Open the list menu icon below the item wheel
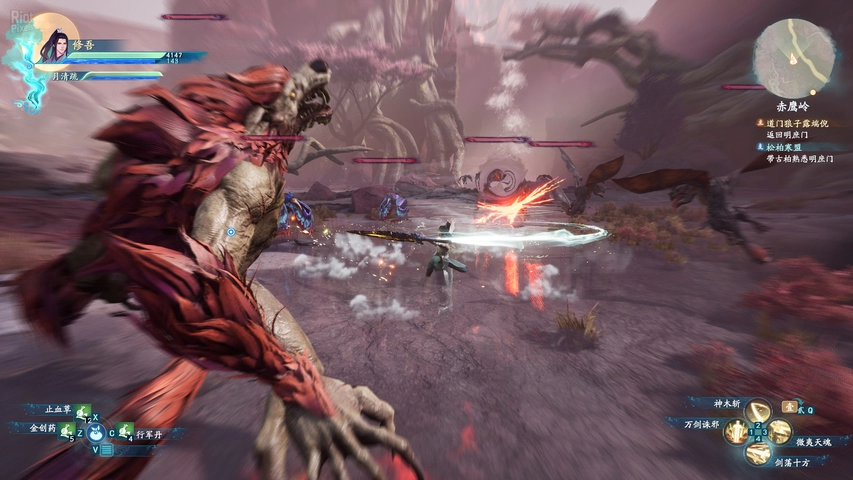Viewport: 853px width, 480px height. [106, 450]
